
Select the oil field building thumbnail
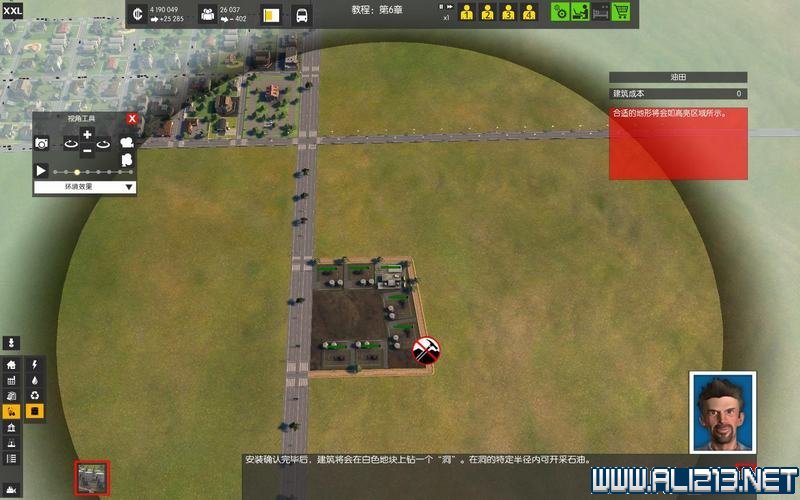[91, 476]
